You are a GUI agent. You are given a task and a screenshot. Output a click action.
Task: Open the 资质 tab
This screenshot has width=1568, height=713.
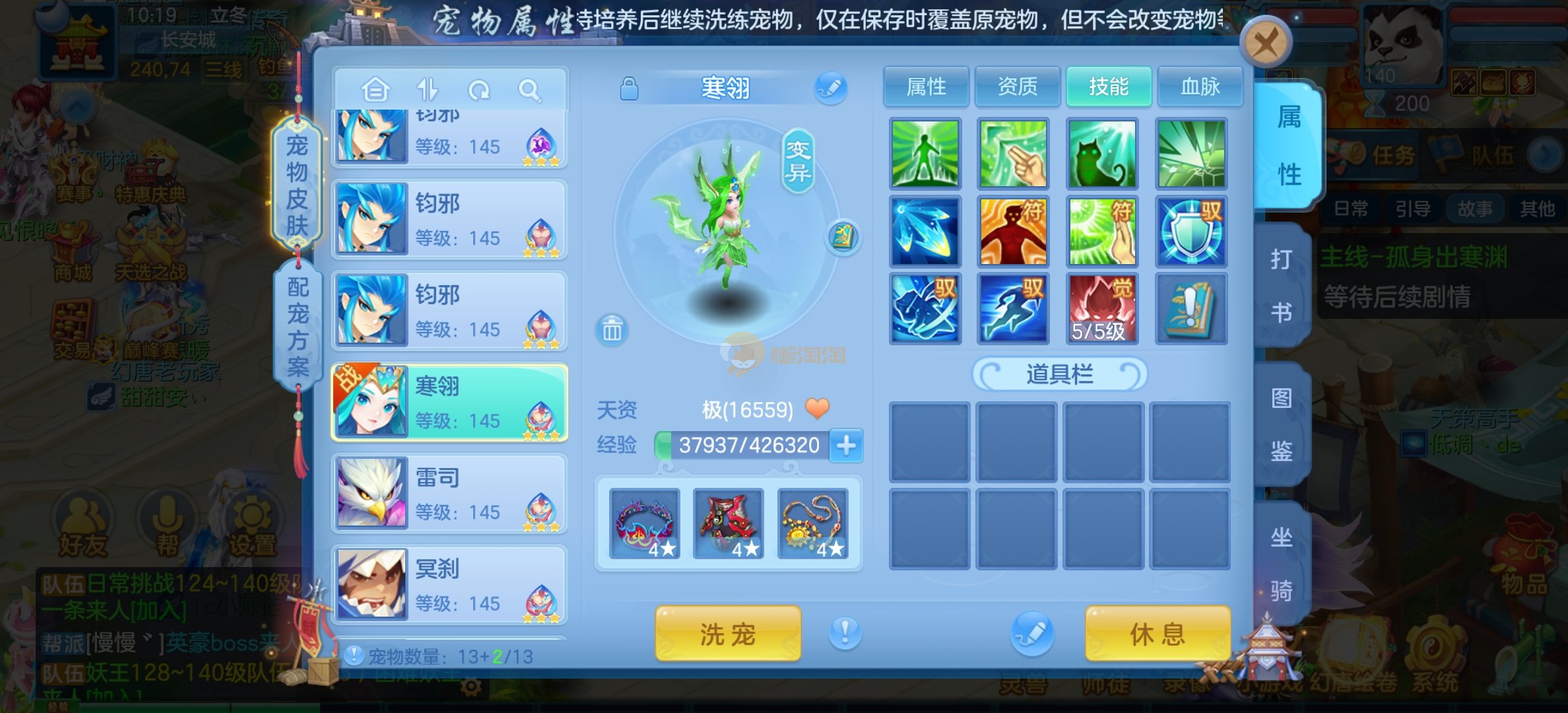(x=1017, y=86)
